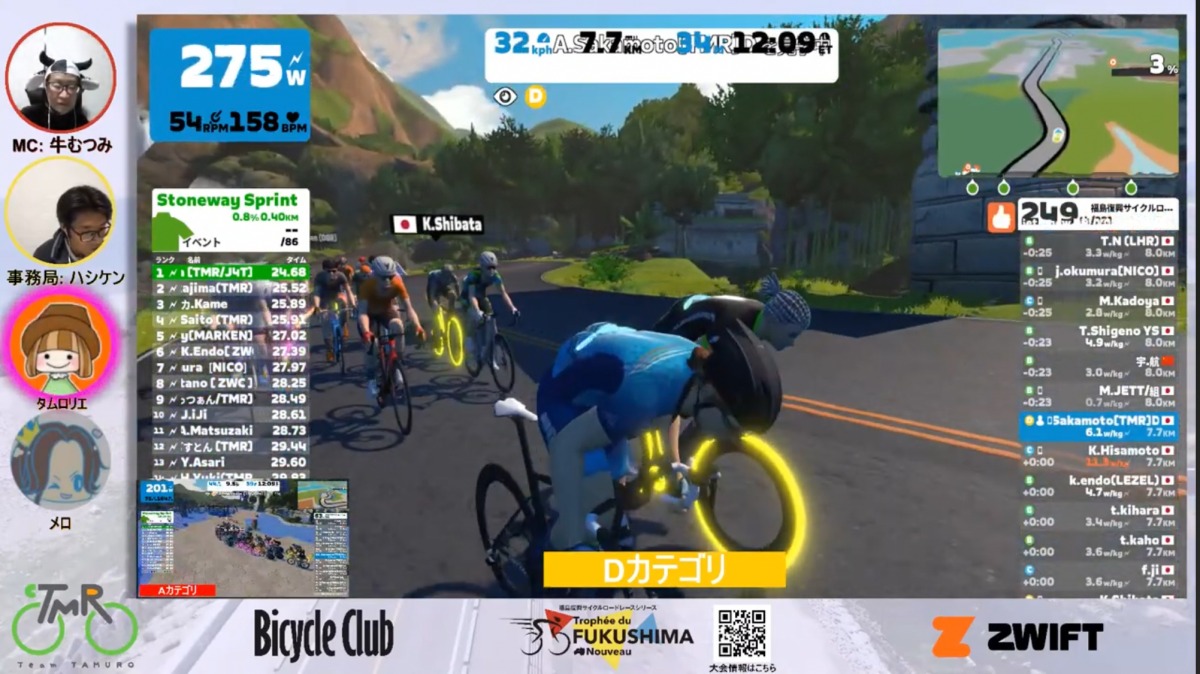Image resolution: width=1200 pixels, height=674 pixels.
Task: Select T.N (LHR) in the nearby riders list
Action: 1098,247
